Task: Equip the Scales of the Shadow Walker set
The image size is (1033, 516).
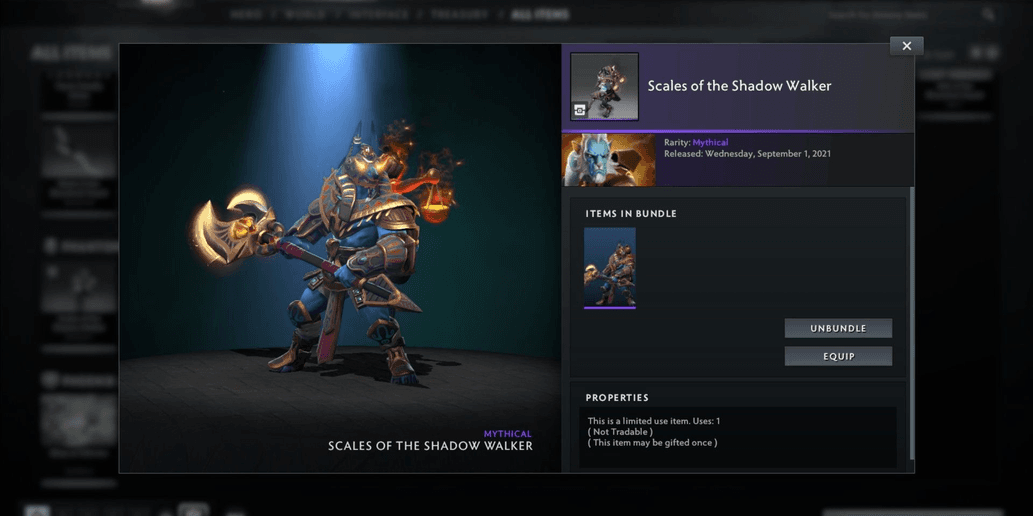Action: [838, 356]
